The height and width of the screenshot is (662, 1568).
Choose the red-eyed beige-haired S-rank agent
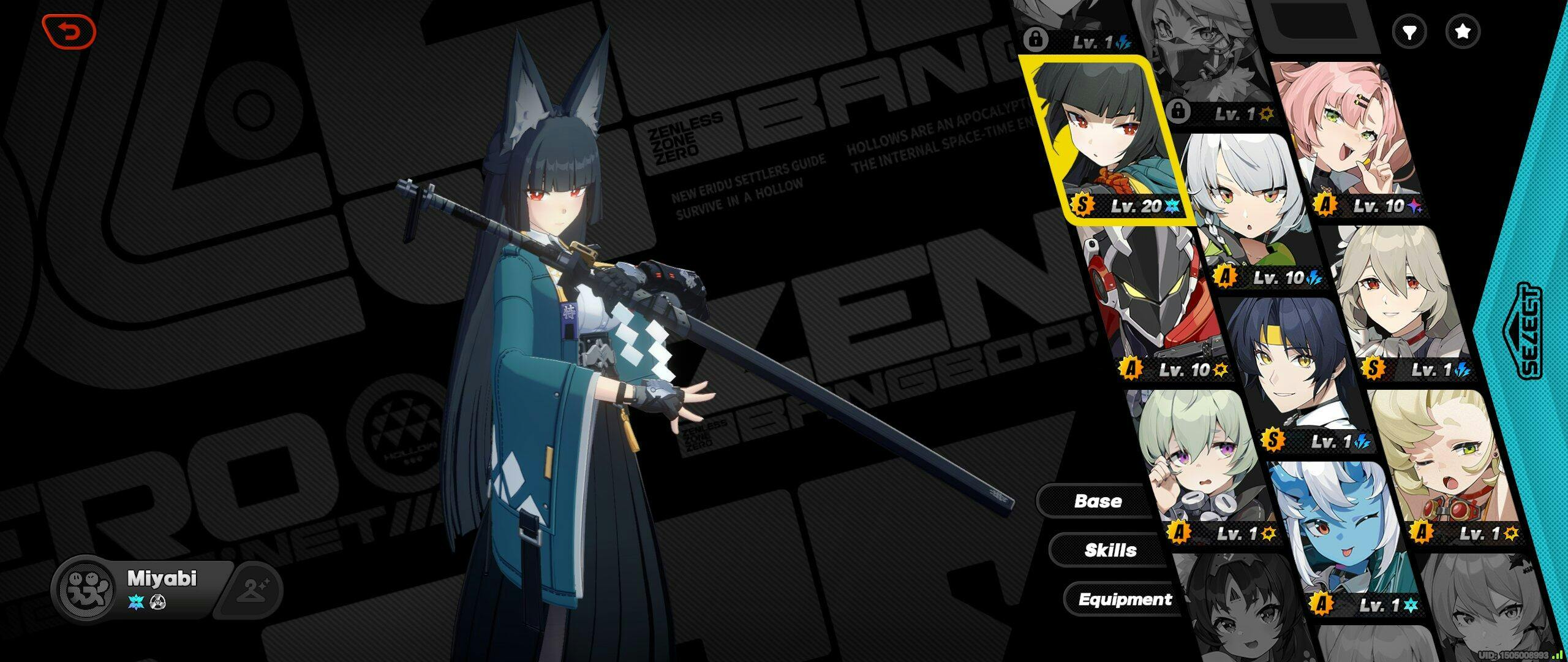[1403, 300]
